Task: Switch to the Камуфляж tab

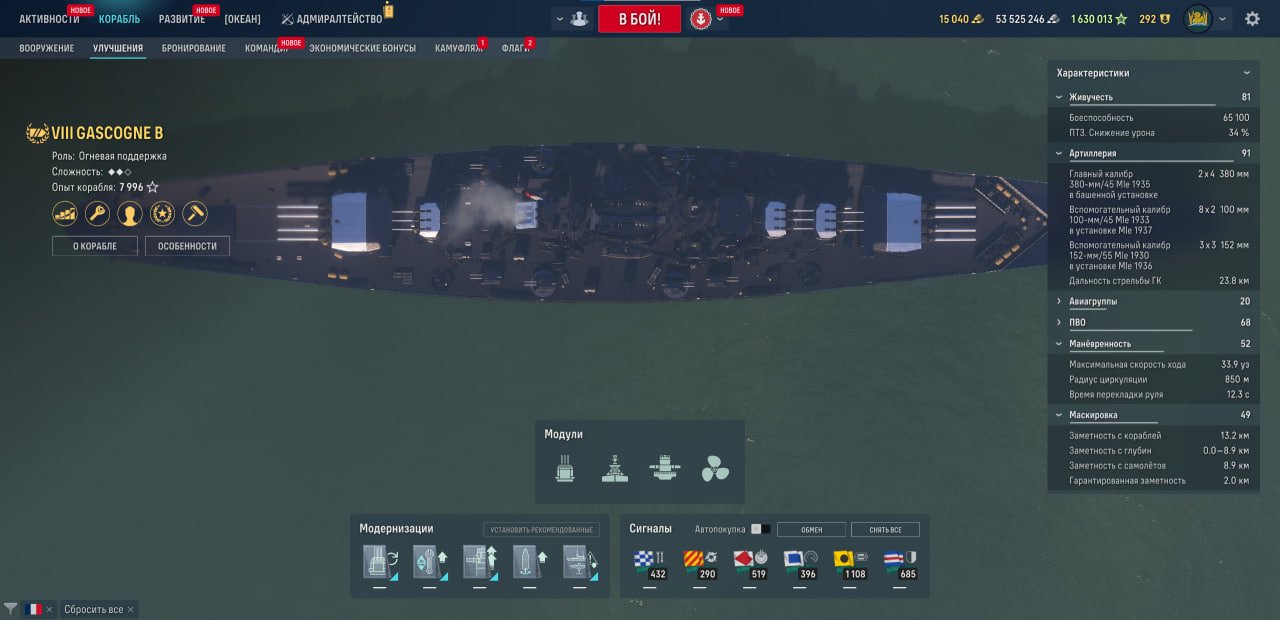Action: pos(458,48)
